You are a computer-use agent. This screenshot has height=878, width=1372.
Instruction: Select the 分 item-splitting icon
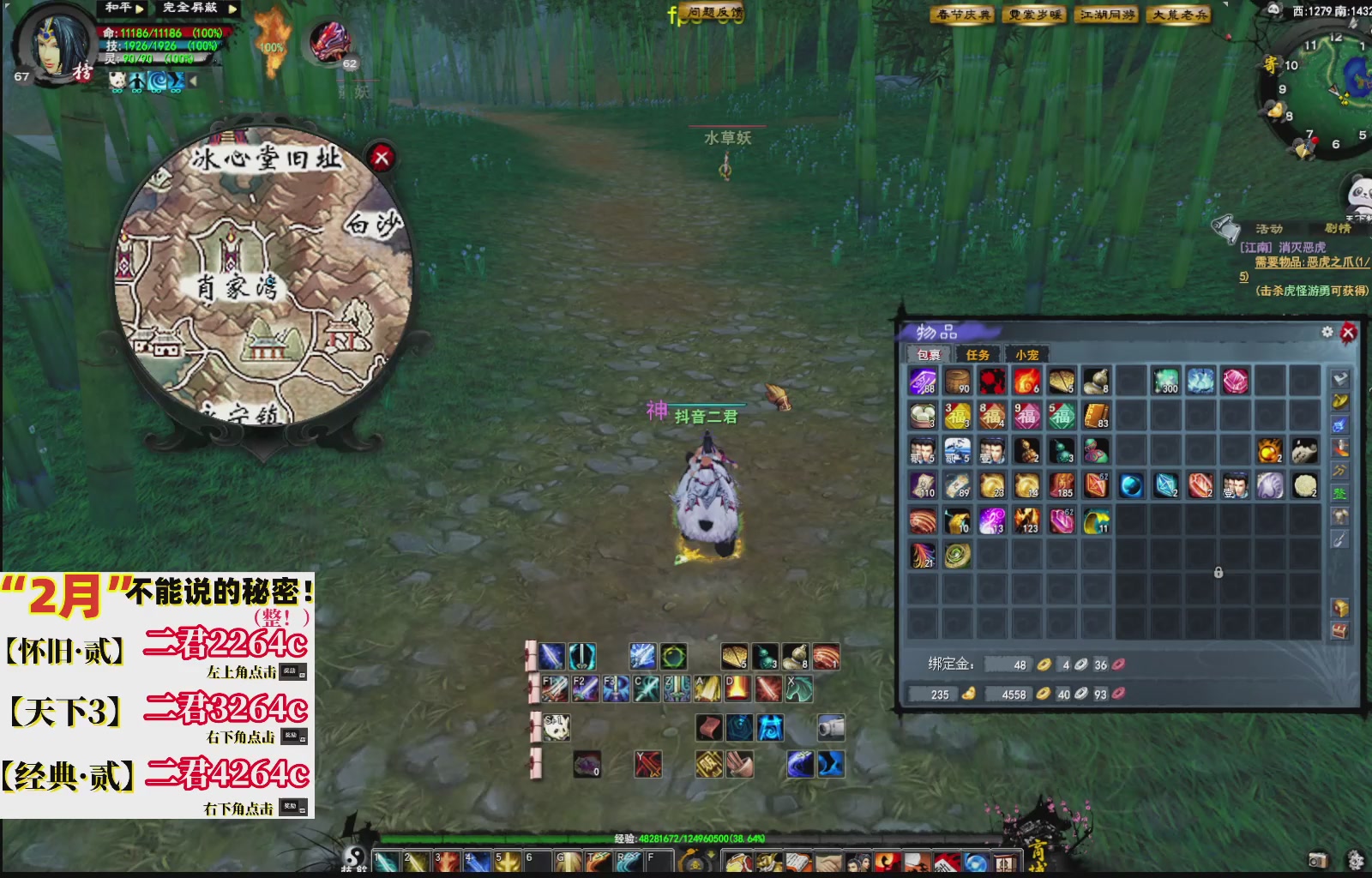pyautogui.click(x=1339, y=469)
